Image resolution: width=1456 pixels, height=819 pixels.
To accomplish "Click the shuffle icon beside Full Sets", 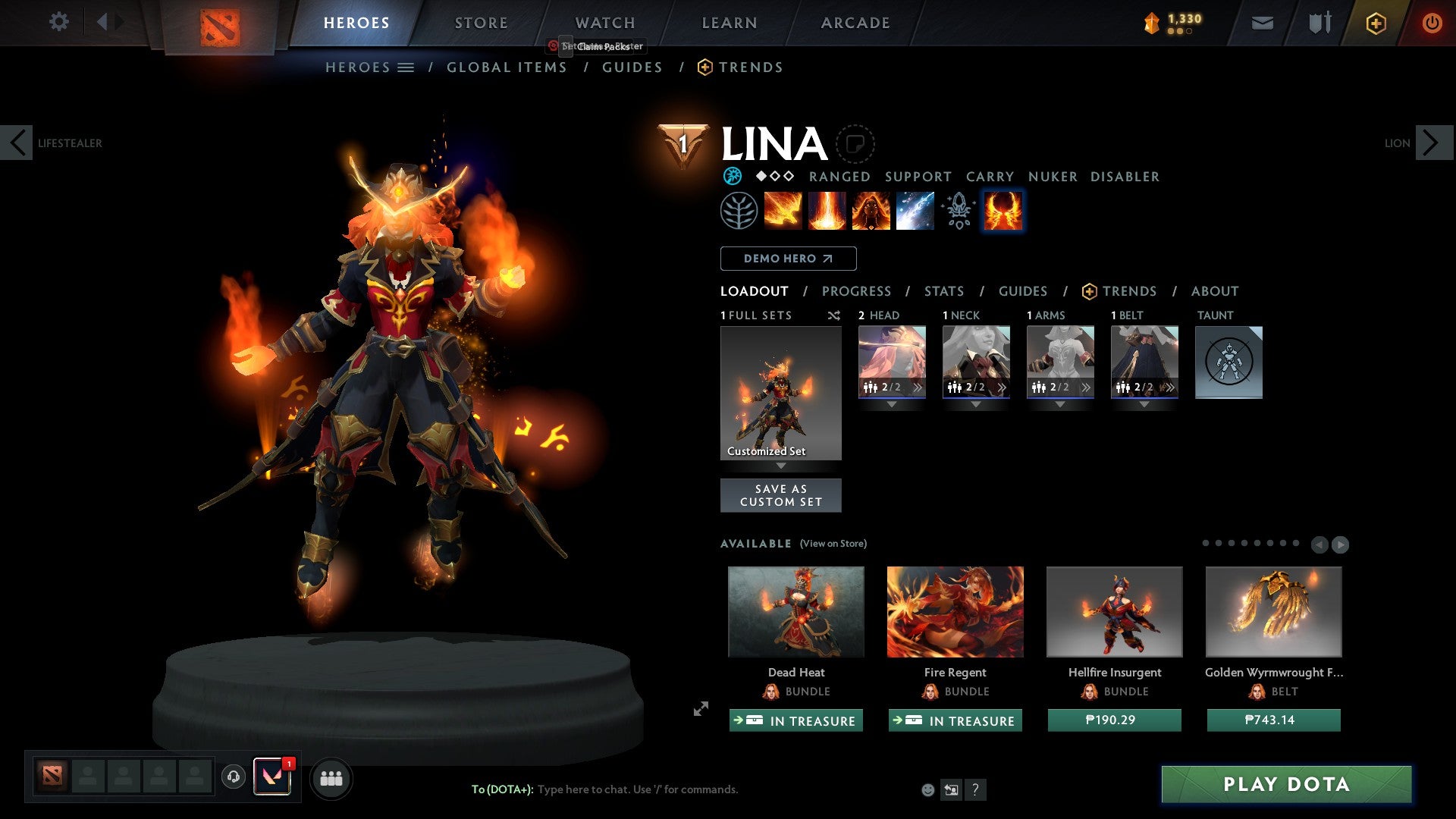I will tap(833, 315).
